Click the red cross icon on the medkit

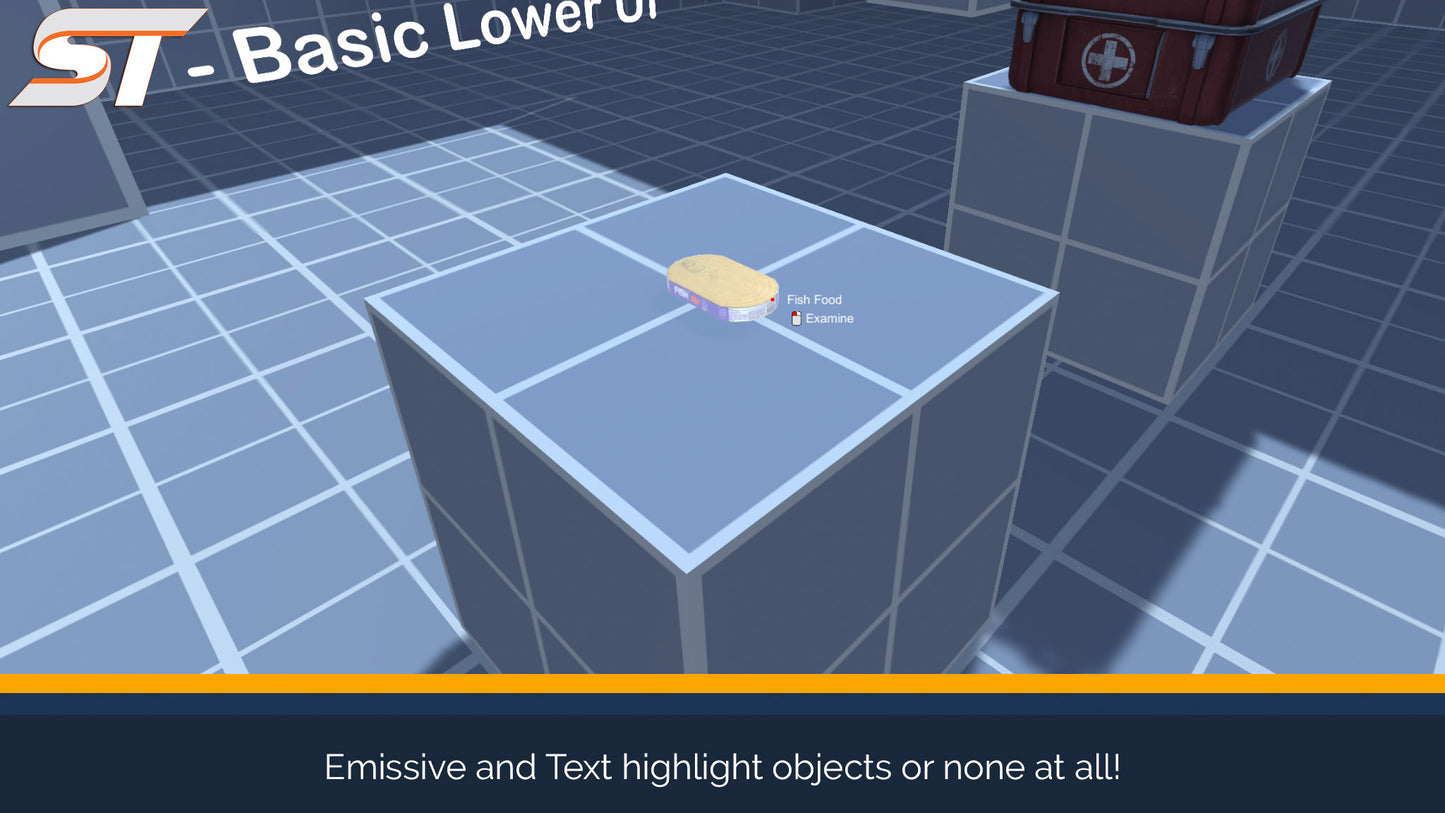click(x=1106, y=58)
